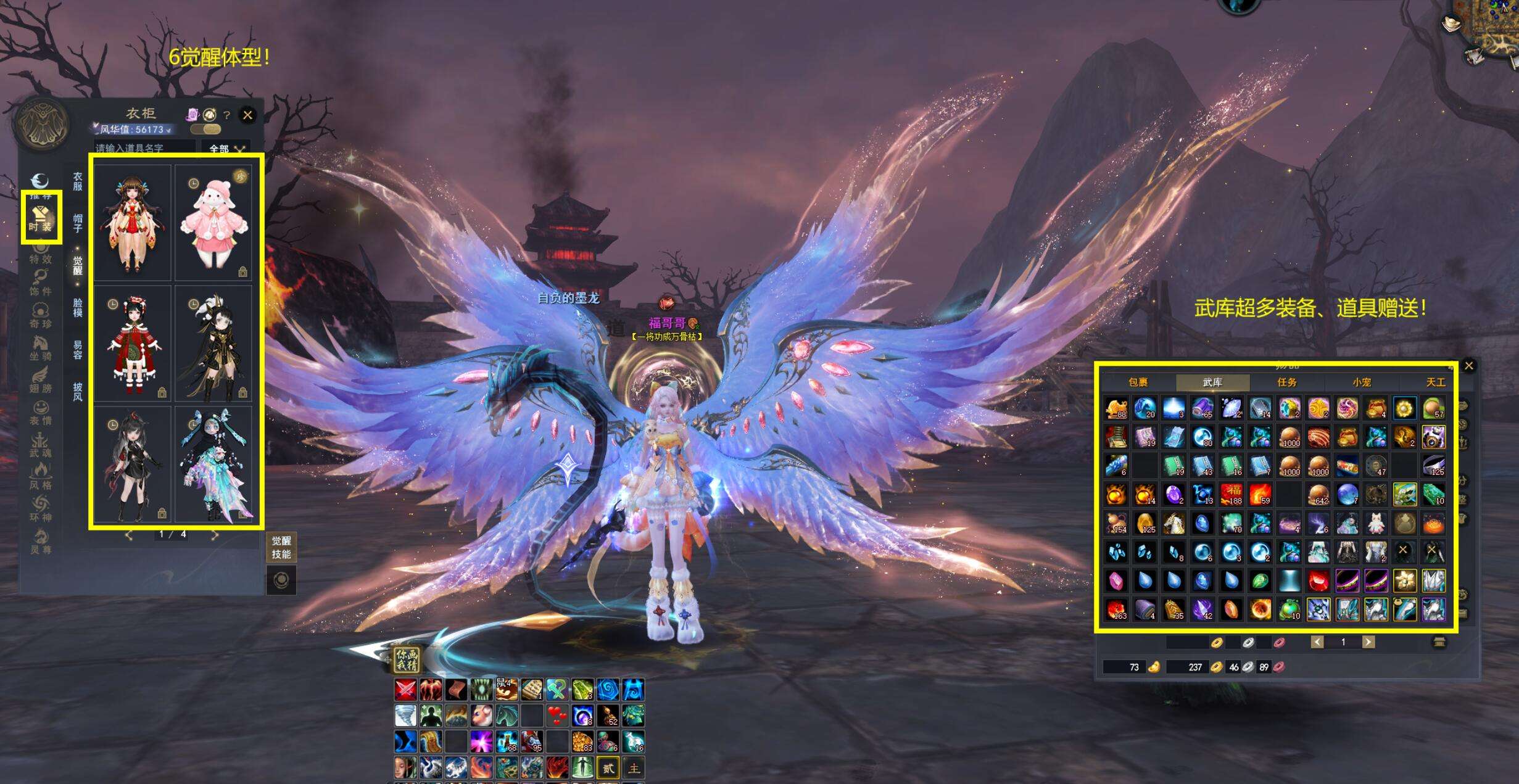Close the 衣柜 wardrobe panel
Image resolution: width=1519 pixels, height=784 pixels.
(247, 115)
